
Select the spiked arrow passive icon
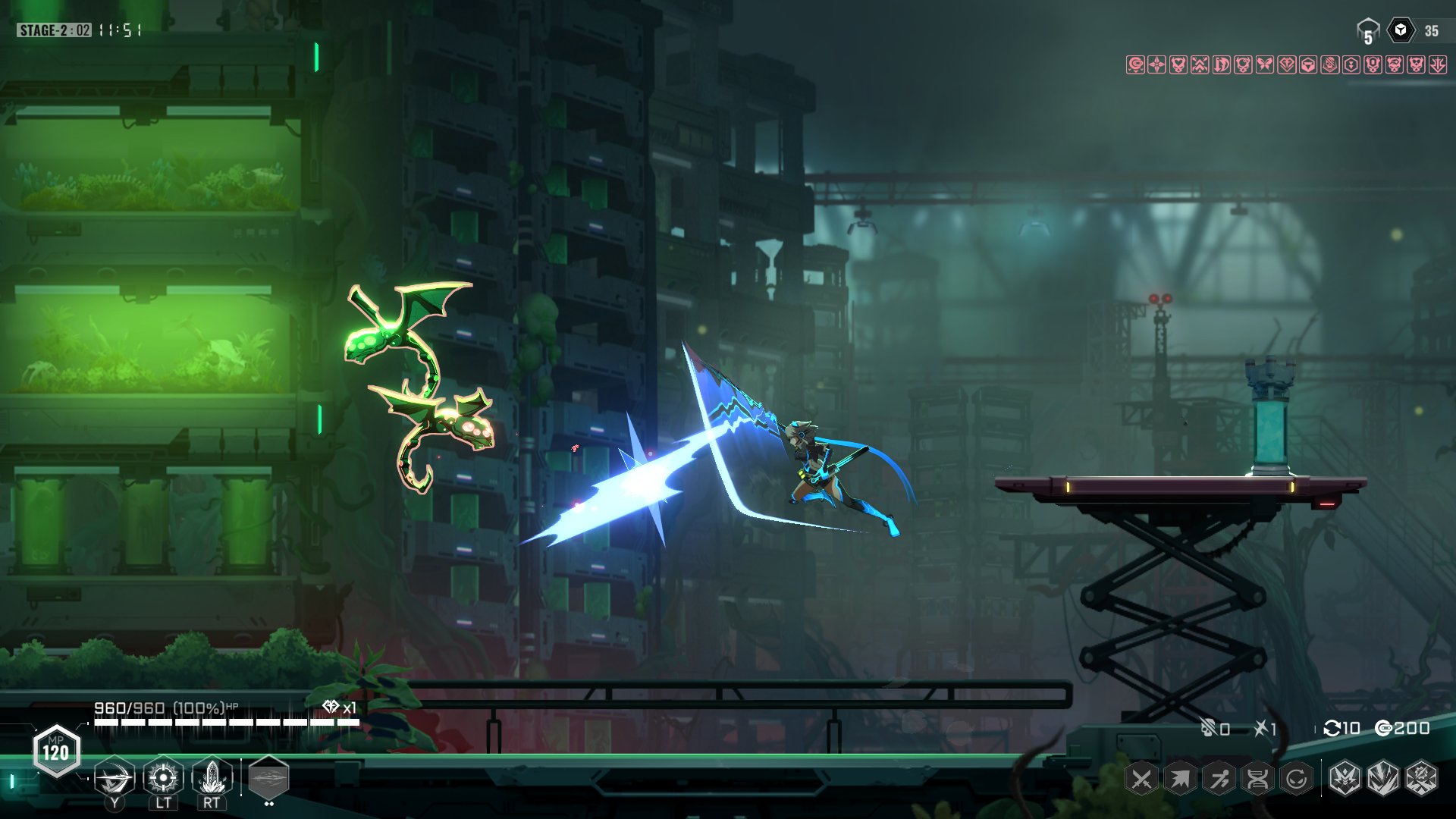(1180, 779)
